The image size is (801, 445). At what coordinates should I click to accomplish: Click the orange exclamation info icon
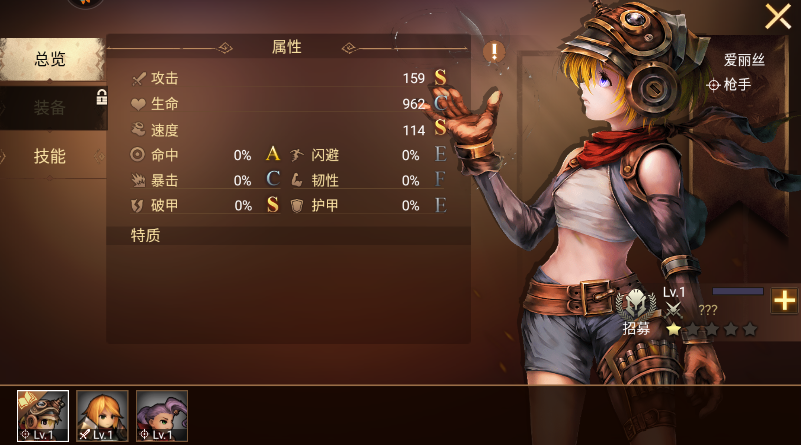494,52
